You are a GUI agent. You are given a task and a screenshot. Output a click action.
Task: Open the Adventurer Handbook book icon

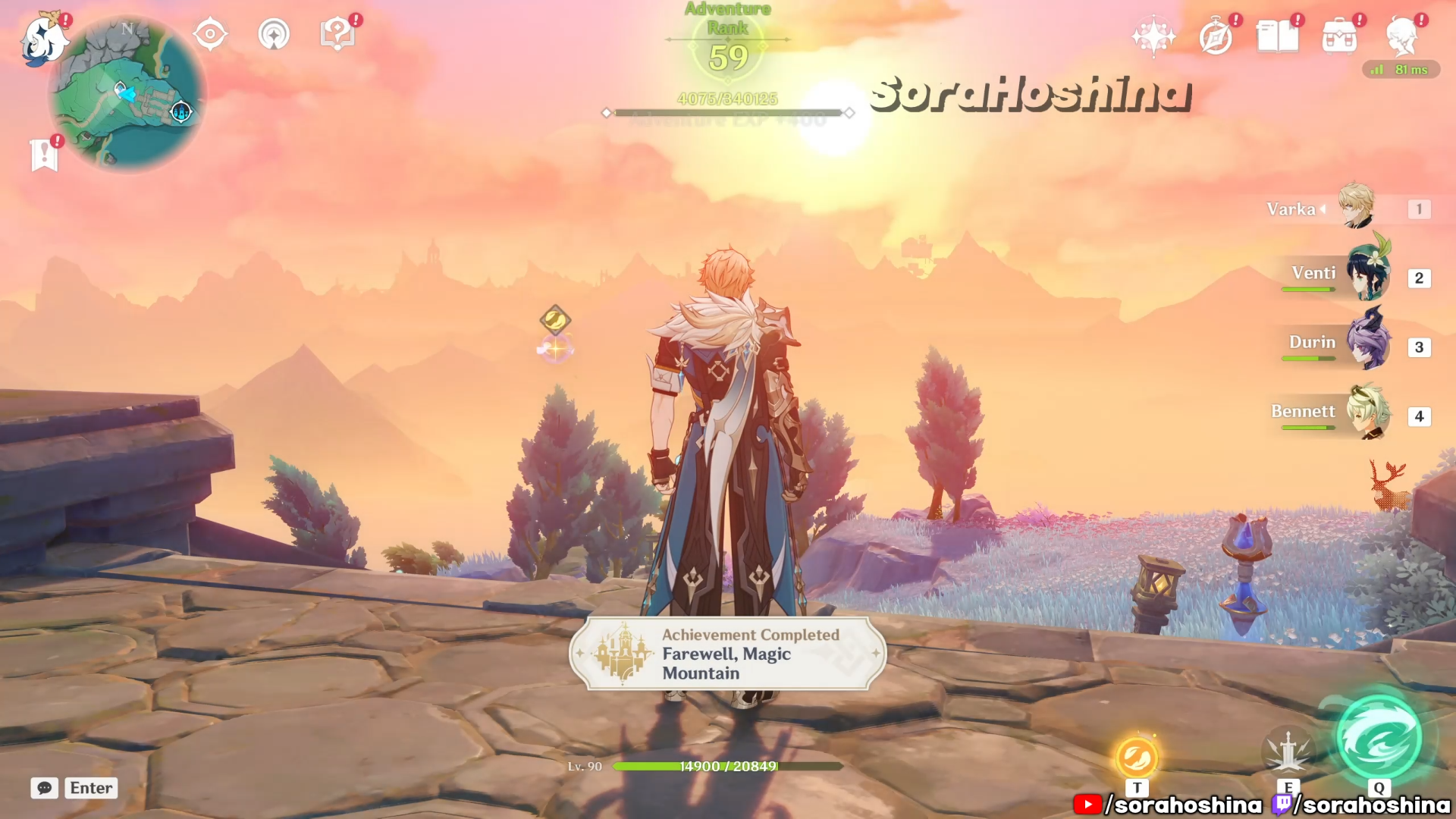tap(1277, 36)
